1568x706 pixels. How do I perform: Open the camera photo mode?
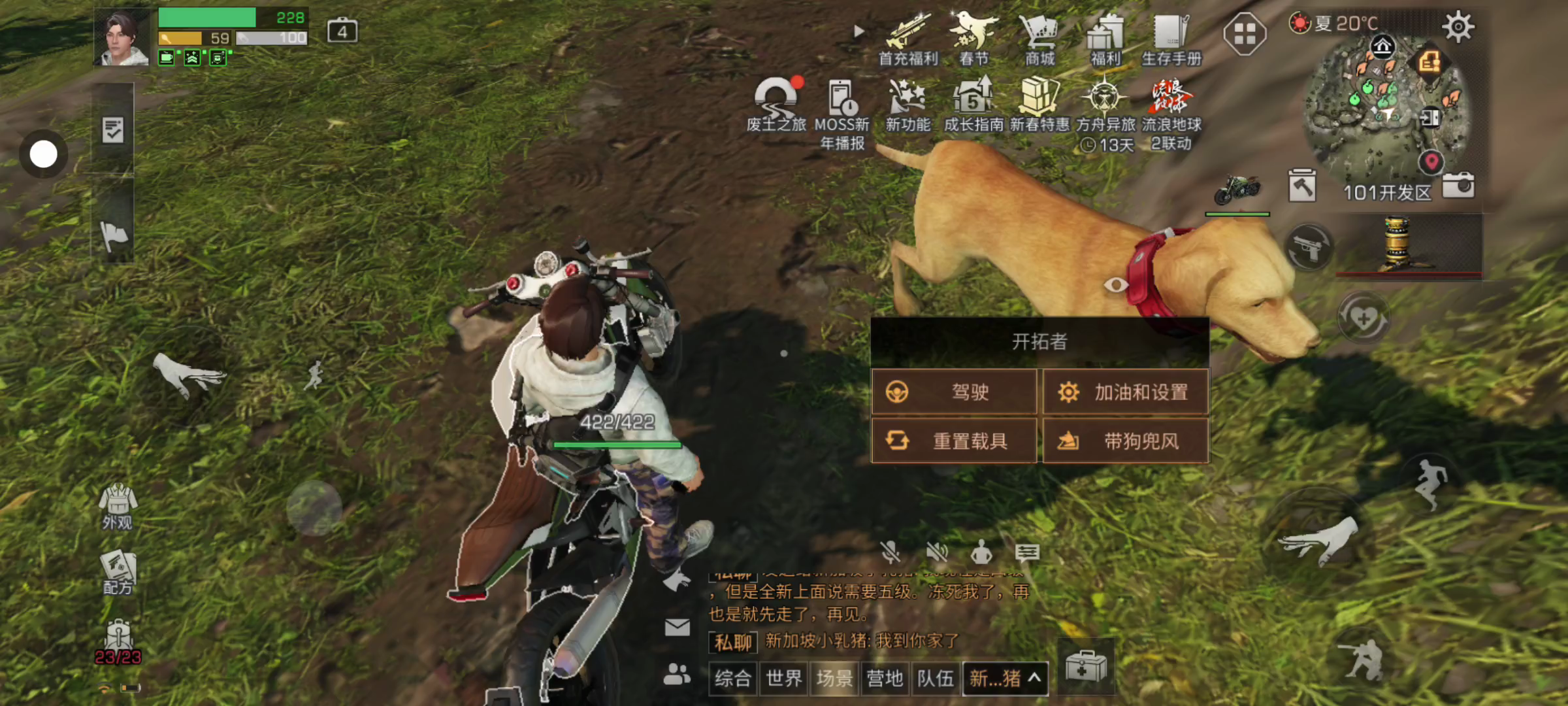pos(1458,186)
